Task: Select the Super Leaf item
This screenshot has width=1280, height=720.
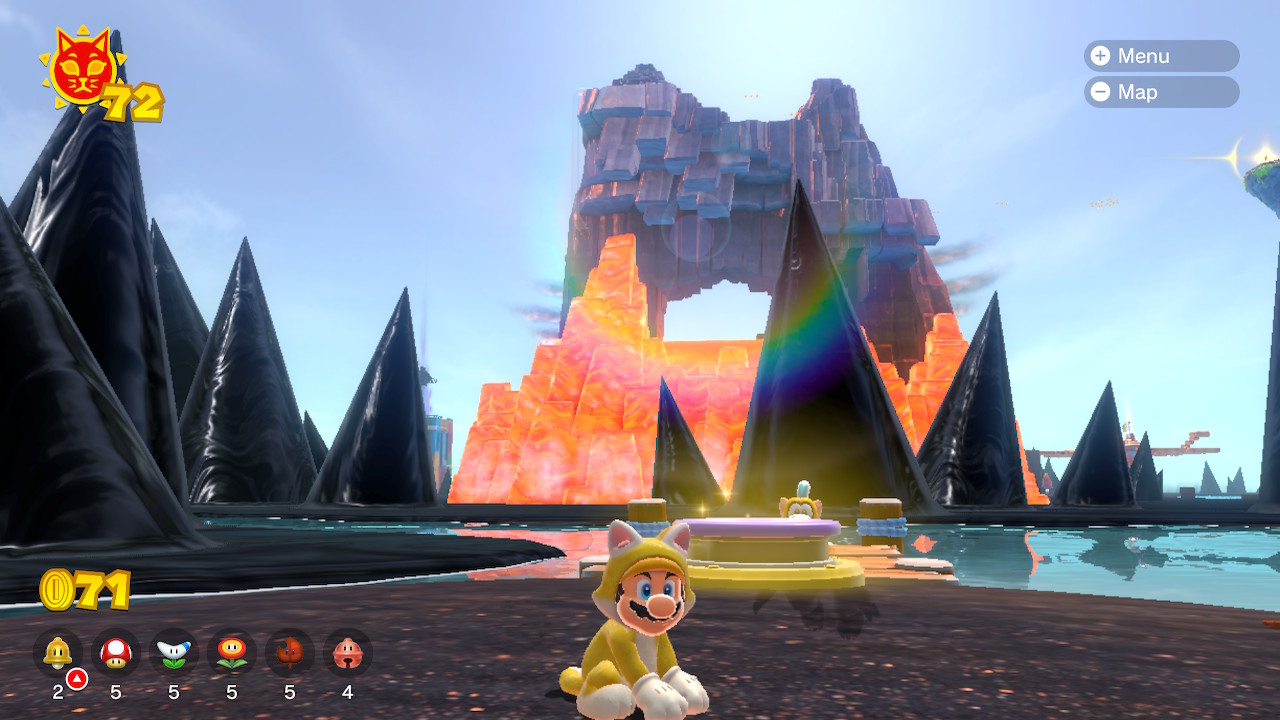Action: [x=290, y=653]
